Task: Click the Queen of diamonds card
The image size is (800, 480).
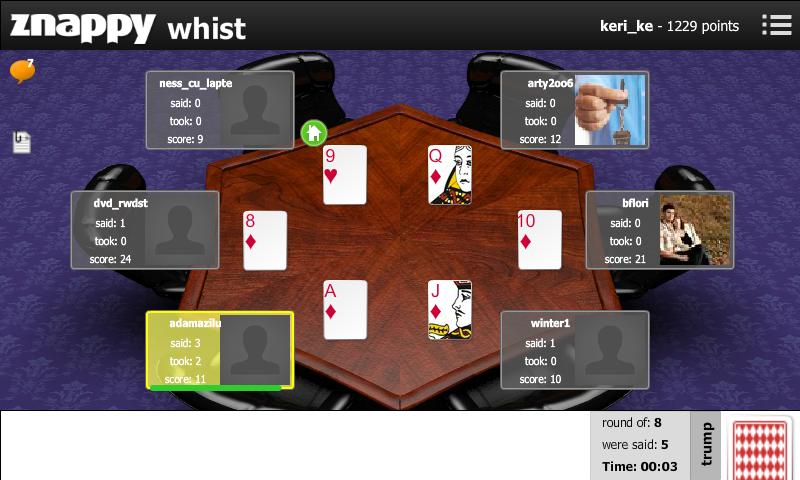Action: pos(449,175)
